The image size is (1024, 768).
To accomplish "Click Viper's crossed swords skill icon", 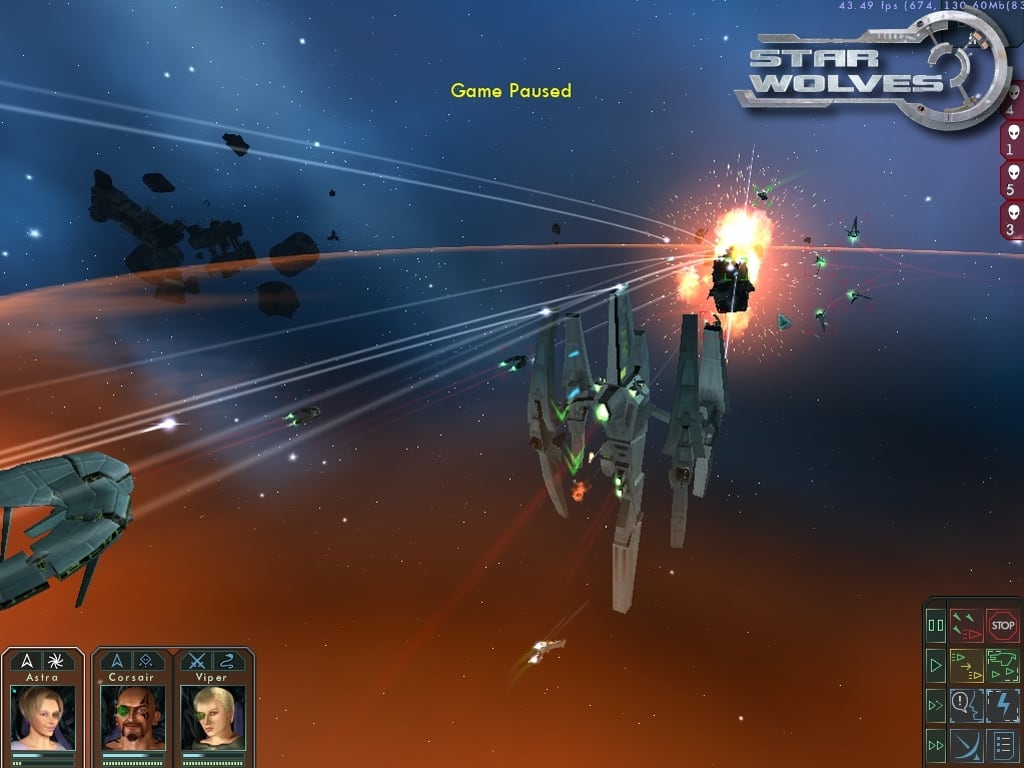I will tap(196, 661).
